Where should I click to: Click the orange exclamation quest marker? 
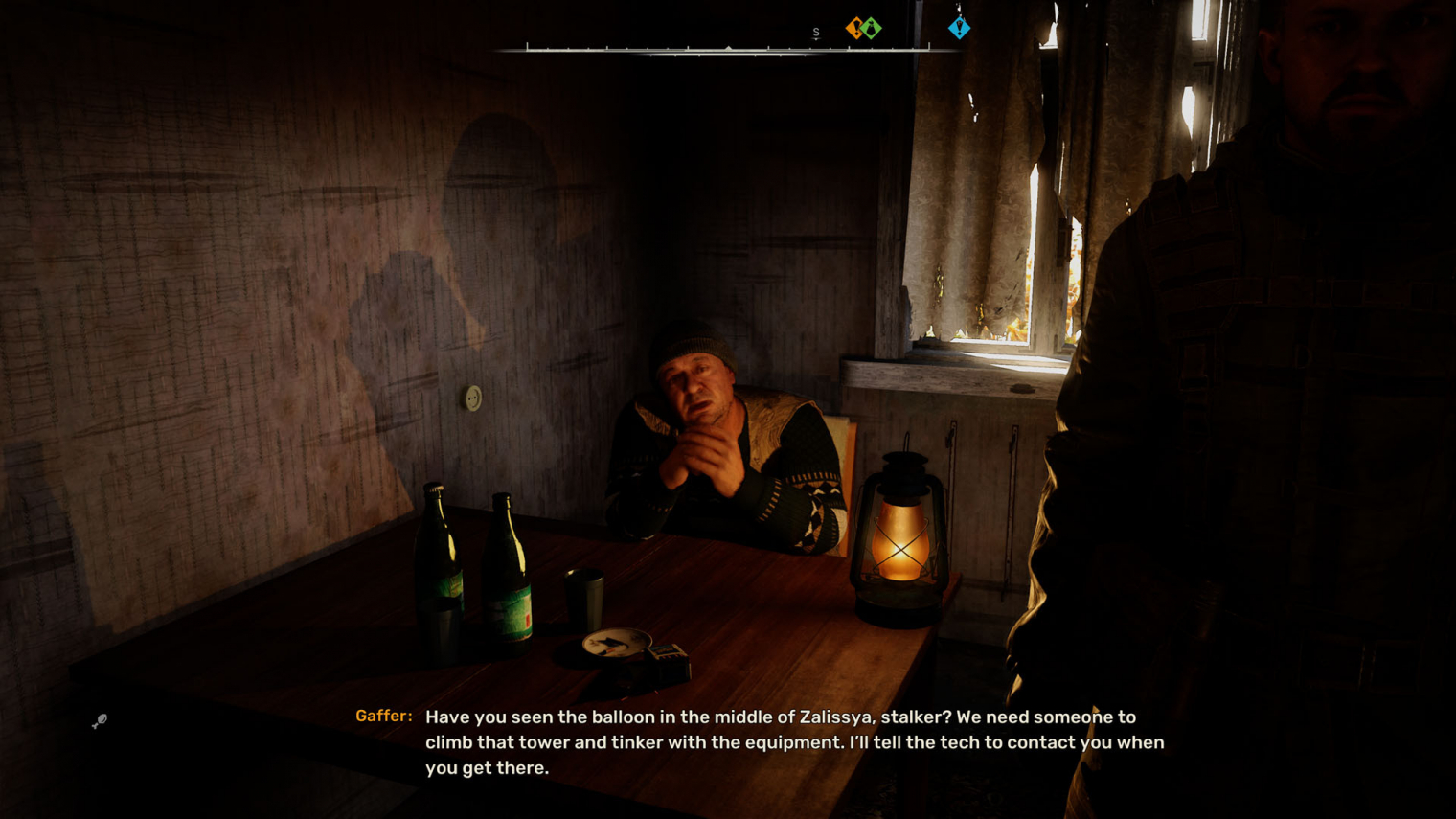pyautogui.click(x=854, y=28)
